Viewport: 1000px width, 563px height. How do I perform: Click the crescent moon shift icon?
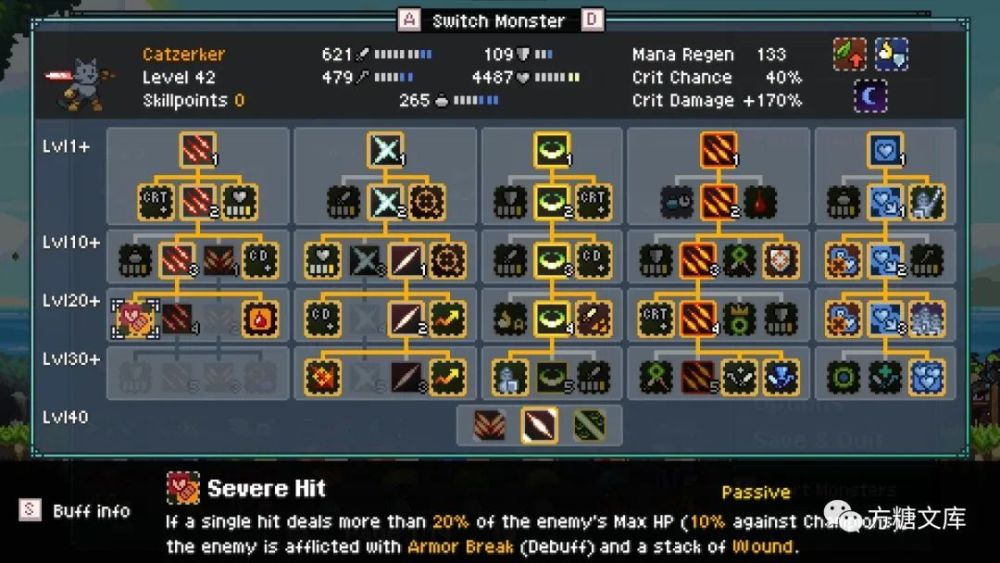[x=870, y=96]
